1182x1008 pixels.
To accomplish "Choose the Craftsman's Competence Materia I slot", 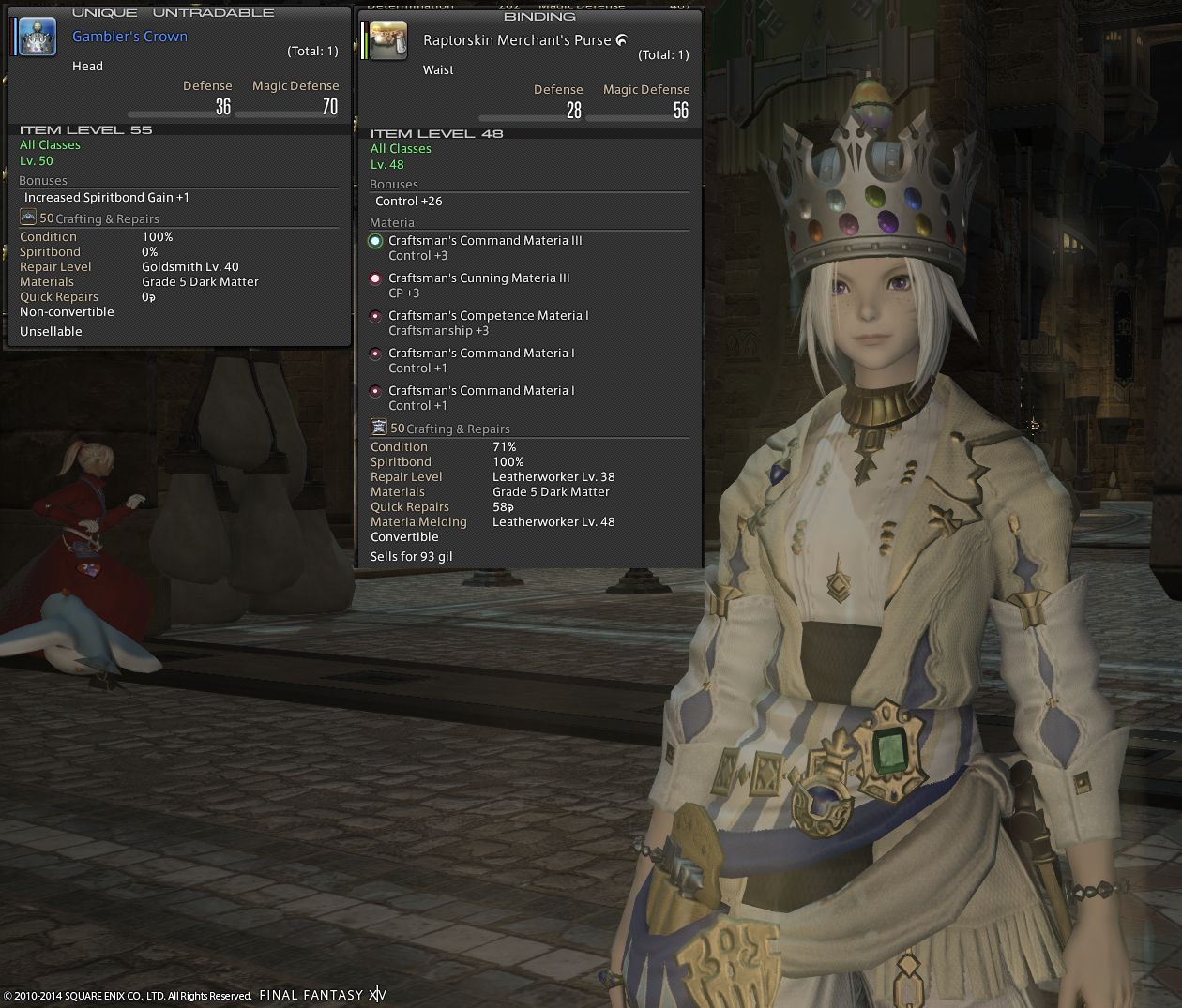I will coord(375,316).
